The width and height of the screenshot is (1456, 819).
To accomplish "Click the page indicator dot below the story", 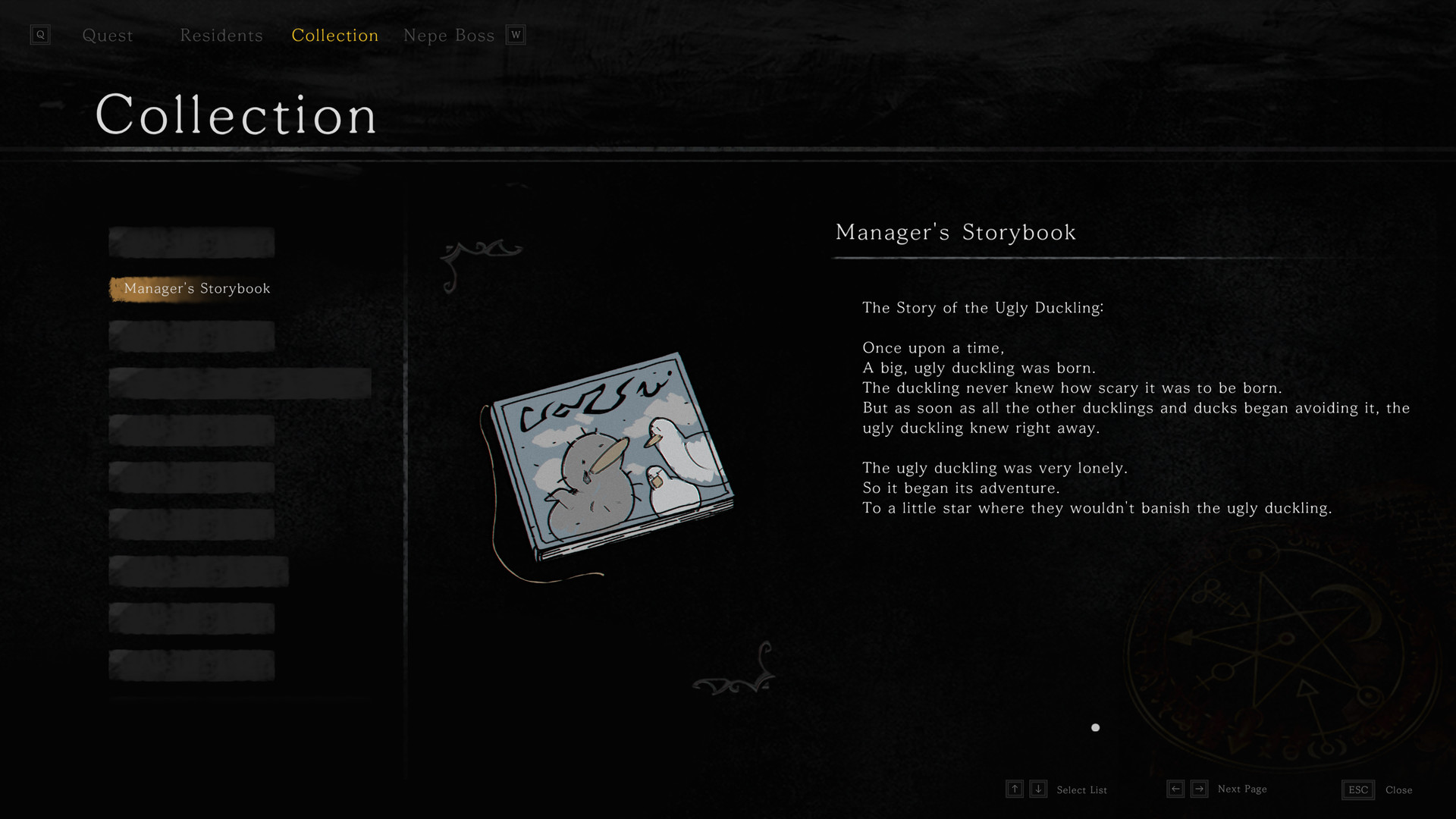I will (1095, 727).
